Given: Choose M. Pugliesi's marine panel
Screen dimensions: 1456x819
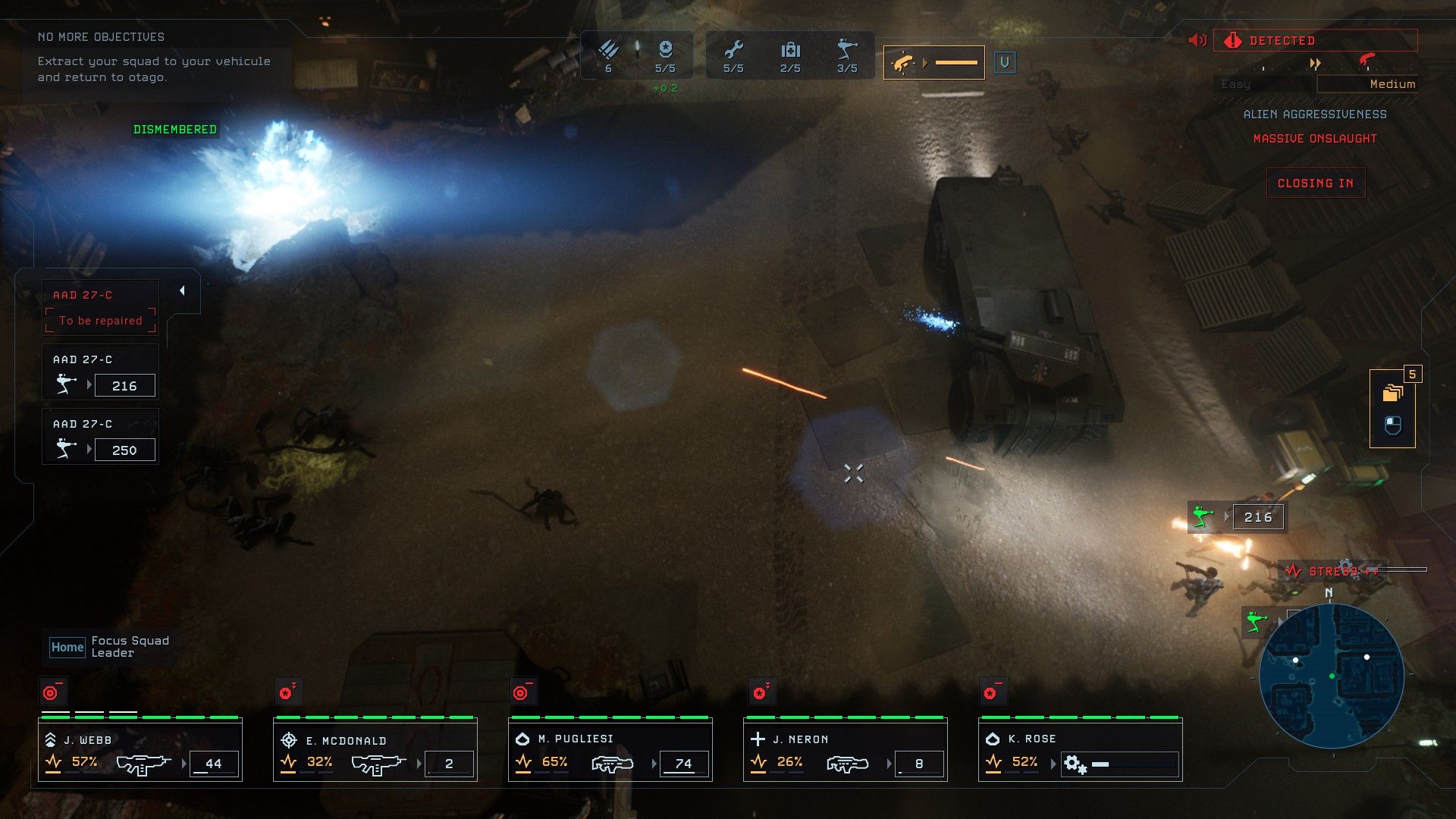Looking at the screenshot, I should 610,751.
